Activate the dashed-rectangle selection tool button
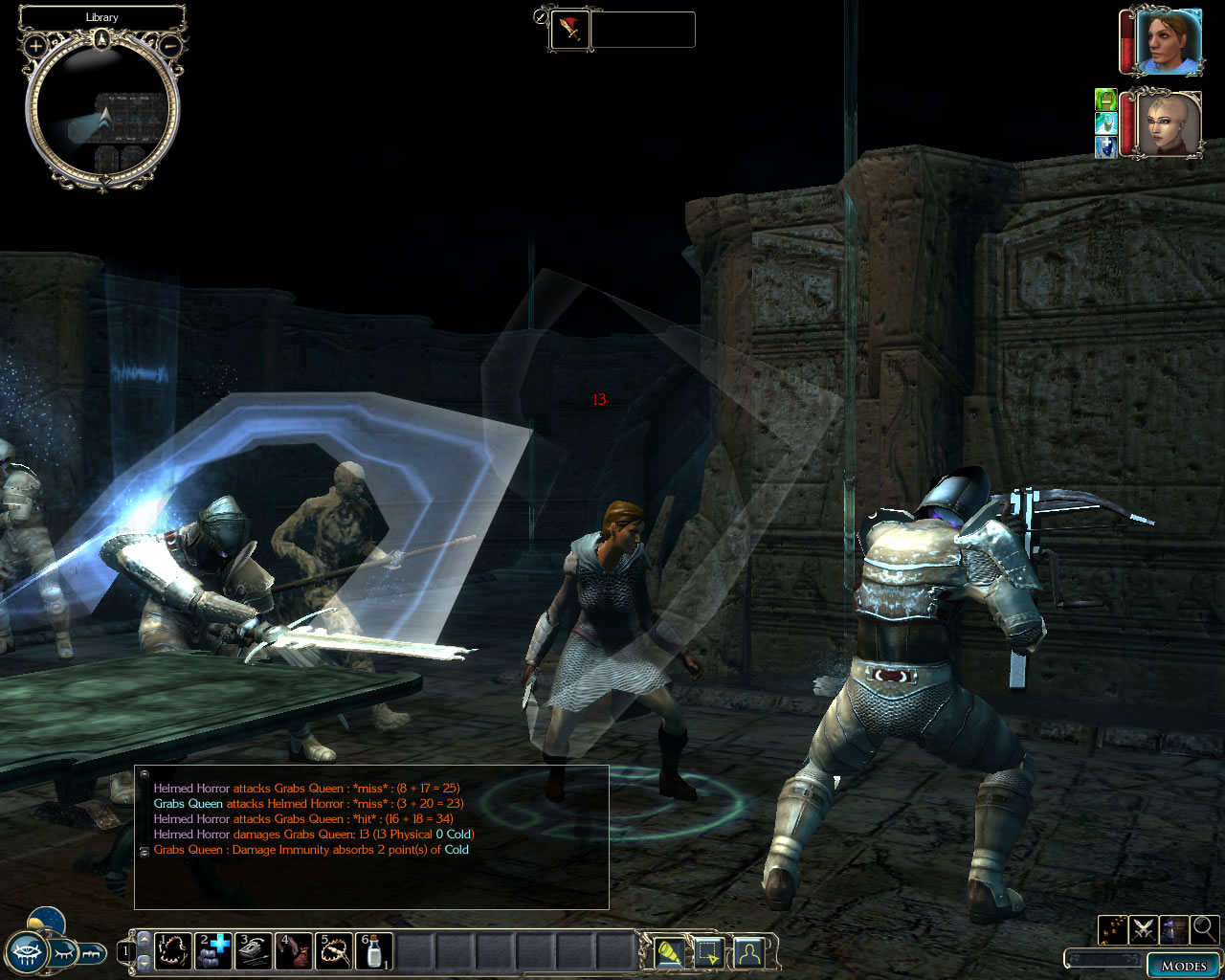This screenshot has width=1225, height=980. point(707,952)
